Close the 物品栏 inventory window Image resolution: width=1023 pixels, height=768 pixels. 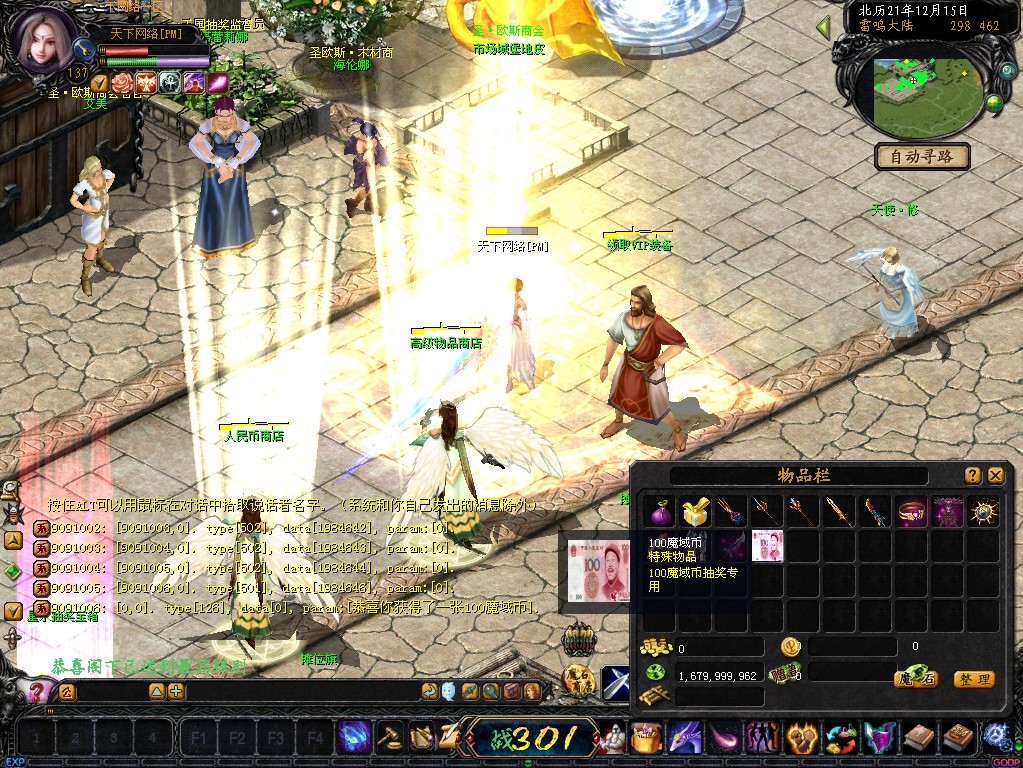pos(995,476)
